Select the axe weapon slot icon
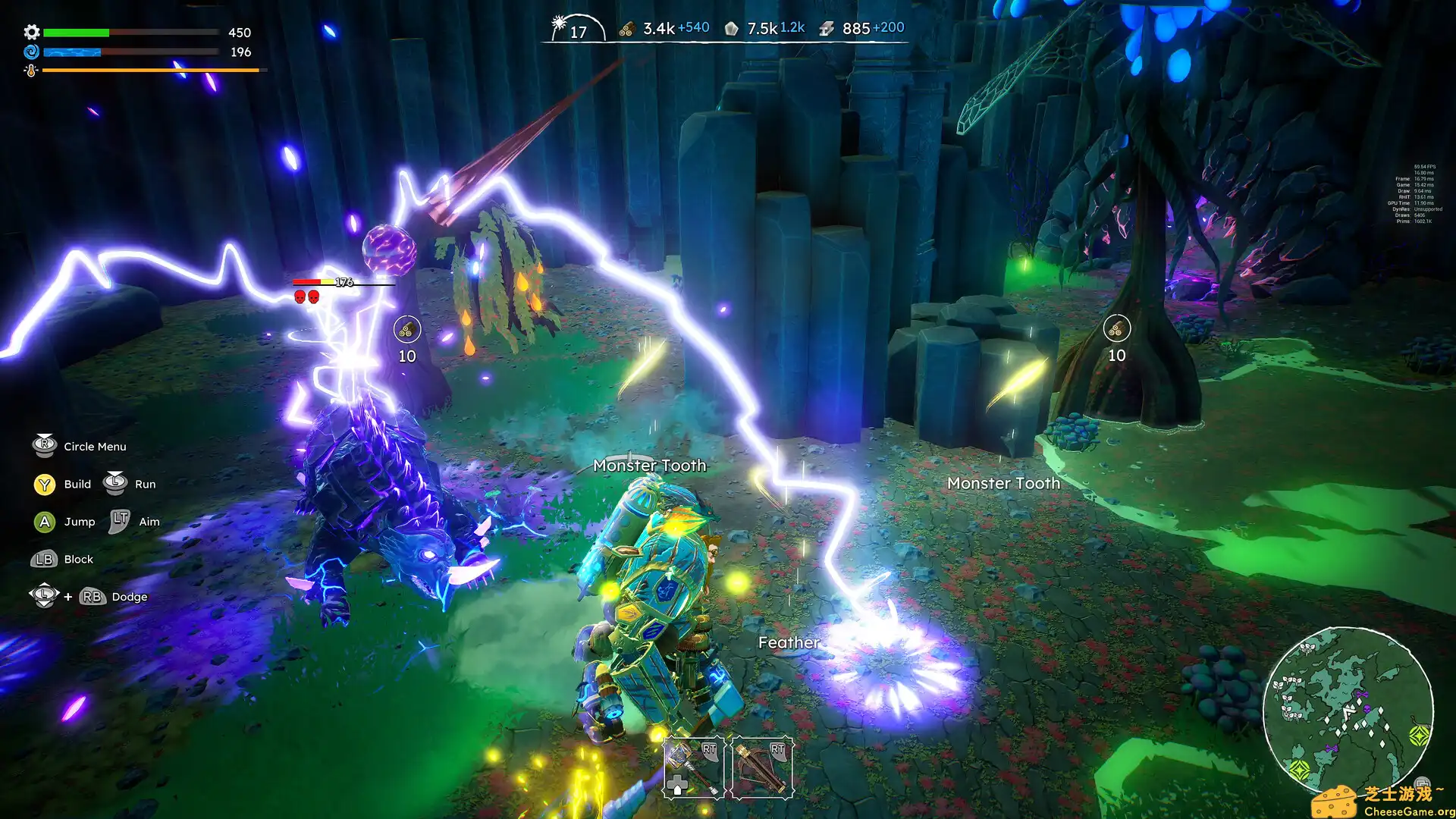Image resolution: width=1456 pixels, height=819 pixels. [694, 766]
